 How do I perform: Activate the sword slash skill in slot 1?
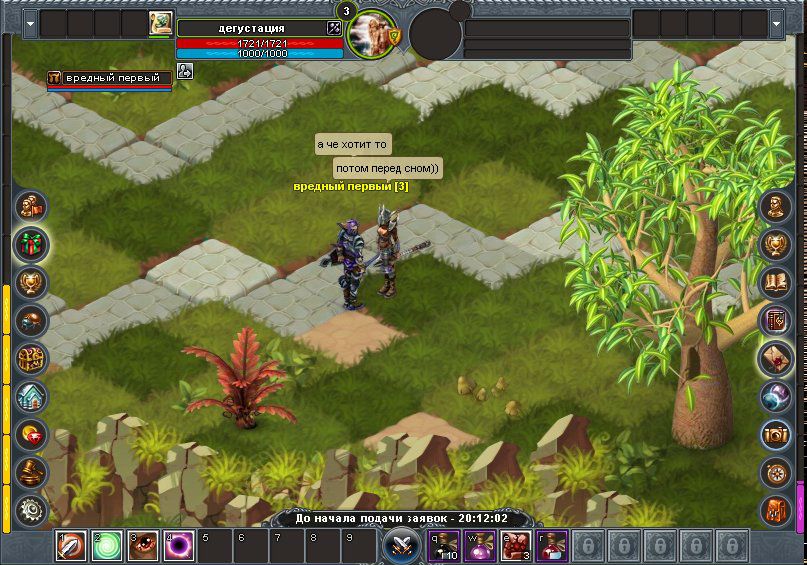[71, 546]
